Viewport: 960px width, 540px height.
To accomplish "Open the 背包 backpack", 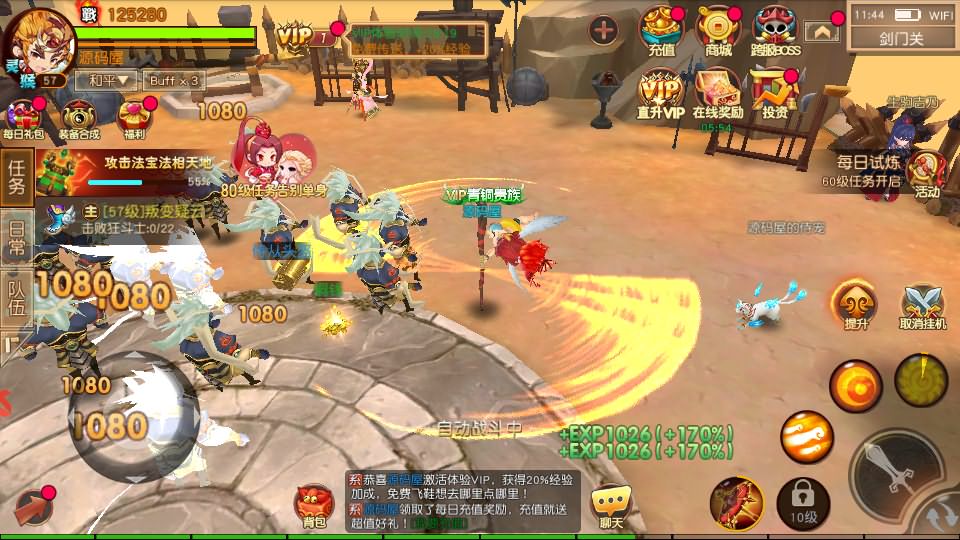I will pyautogui.click(x=315, y=505).
